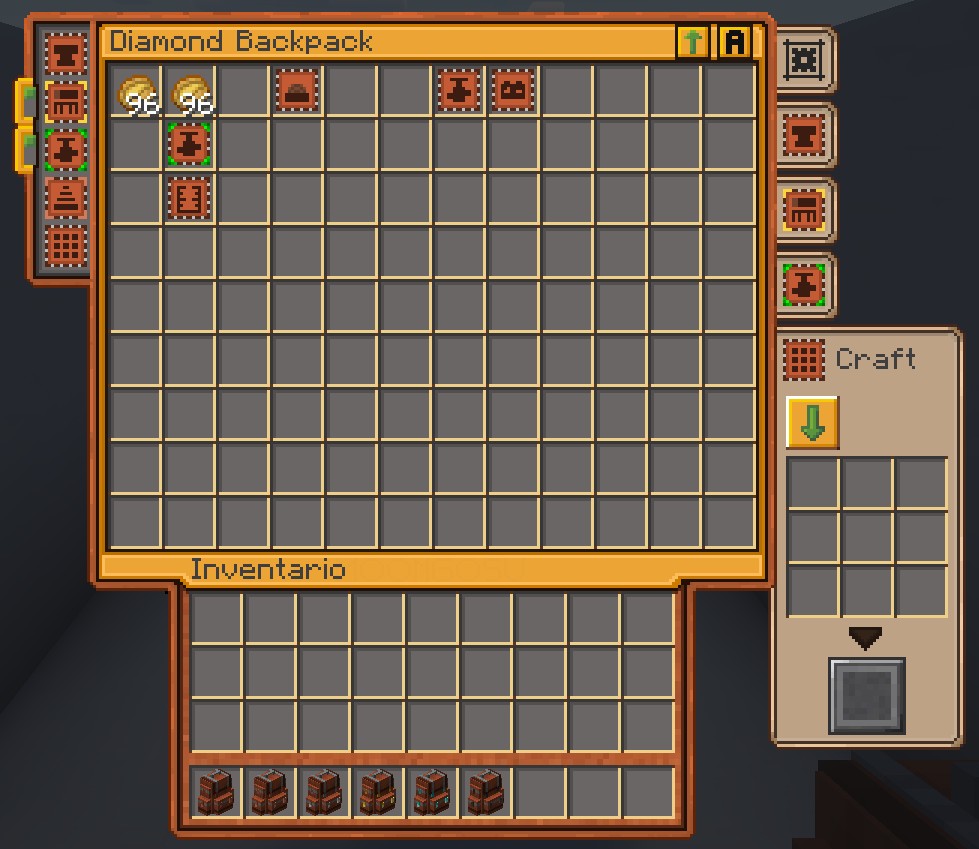Viewport: 979px width, 849px height.
Task: Click the crafting result output slot
Action: (x=866, y=696)
